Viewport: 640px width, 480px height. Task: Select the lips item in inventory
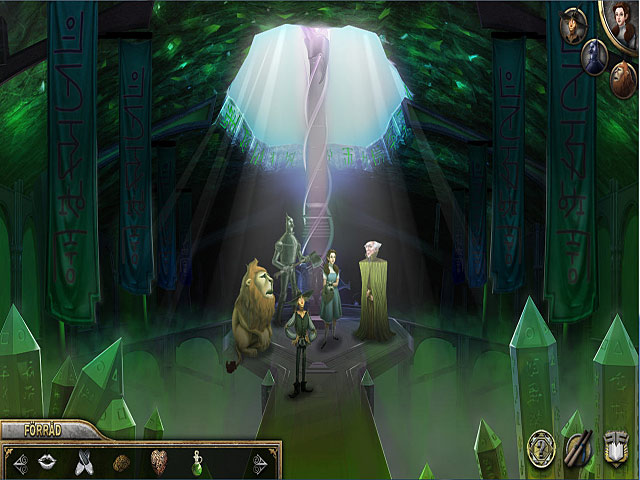pyautogui.click(x=47, y=462)
